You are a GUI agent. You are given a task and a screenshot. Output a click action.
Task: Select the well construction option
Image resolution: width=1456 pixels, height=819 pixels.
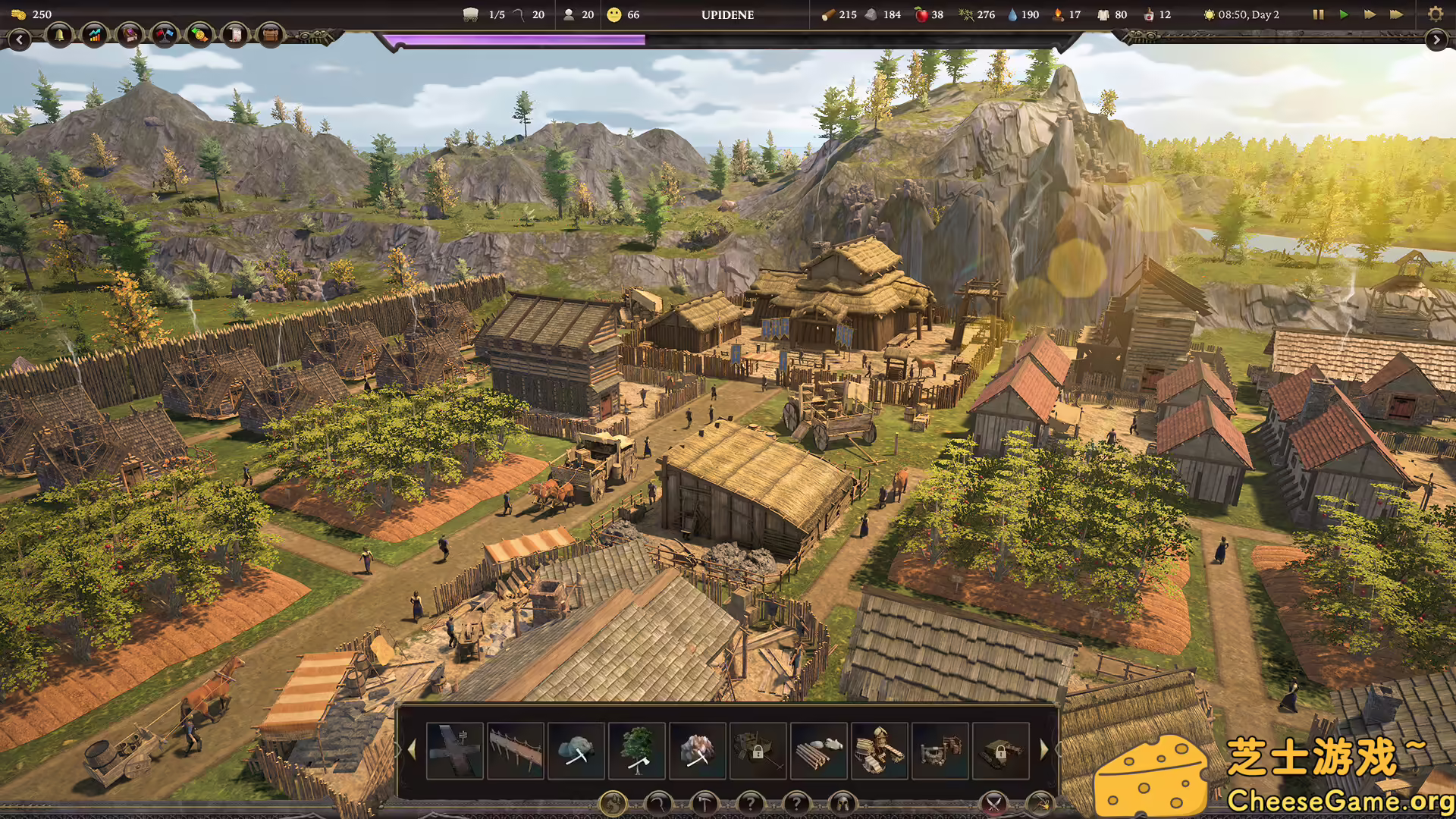[940, 752]
